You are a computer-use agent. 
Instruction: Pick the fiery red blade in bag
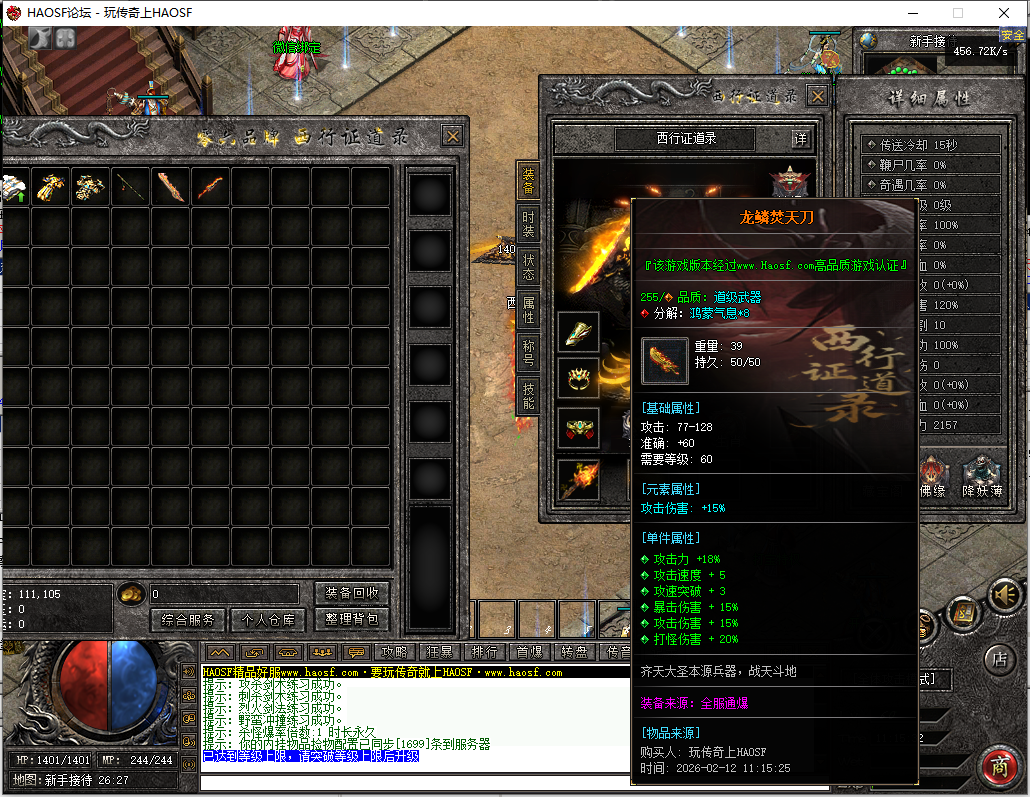click(210, 186)
